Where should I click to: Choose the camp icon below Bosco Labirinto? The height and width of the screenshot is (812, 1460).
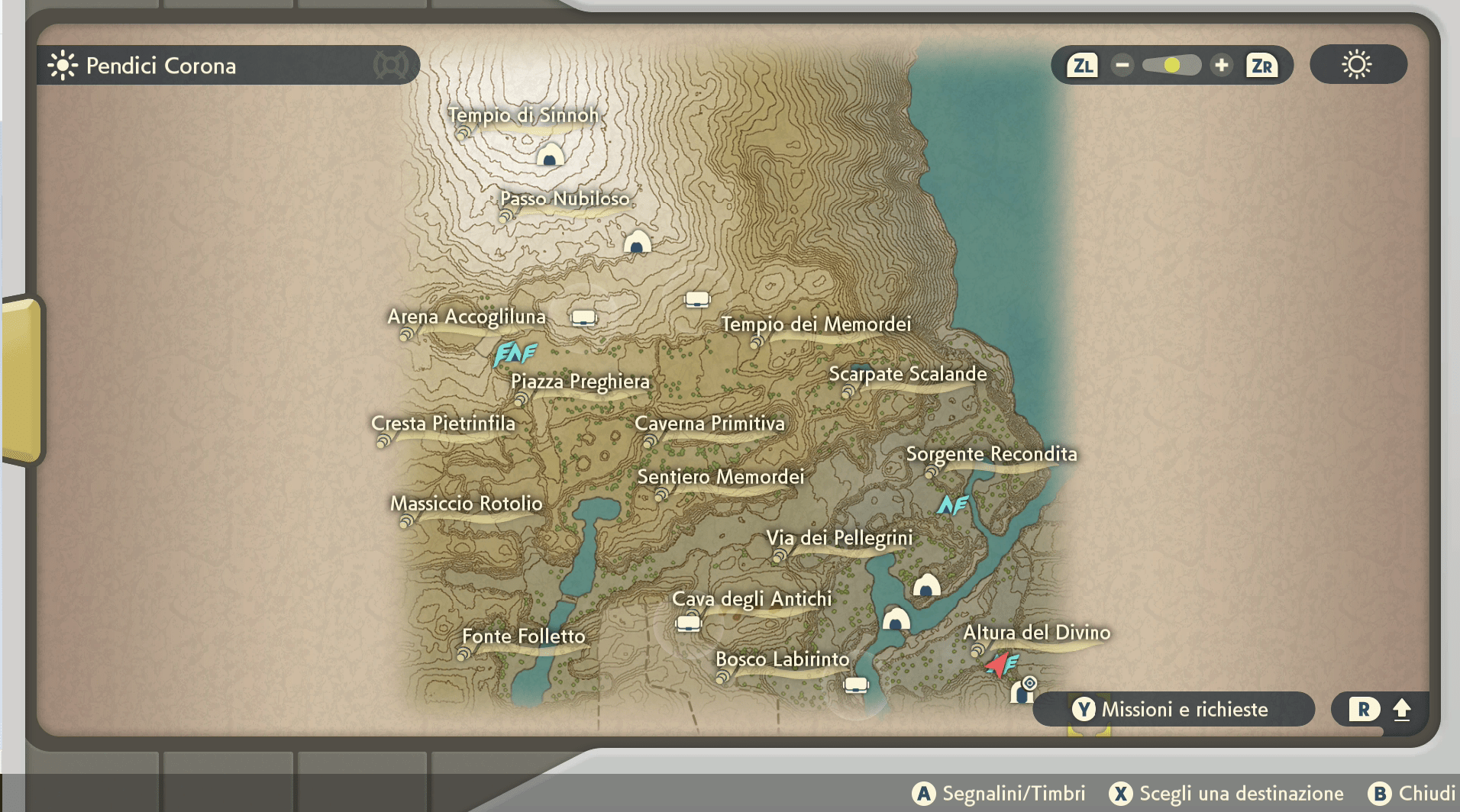point(855,685)
